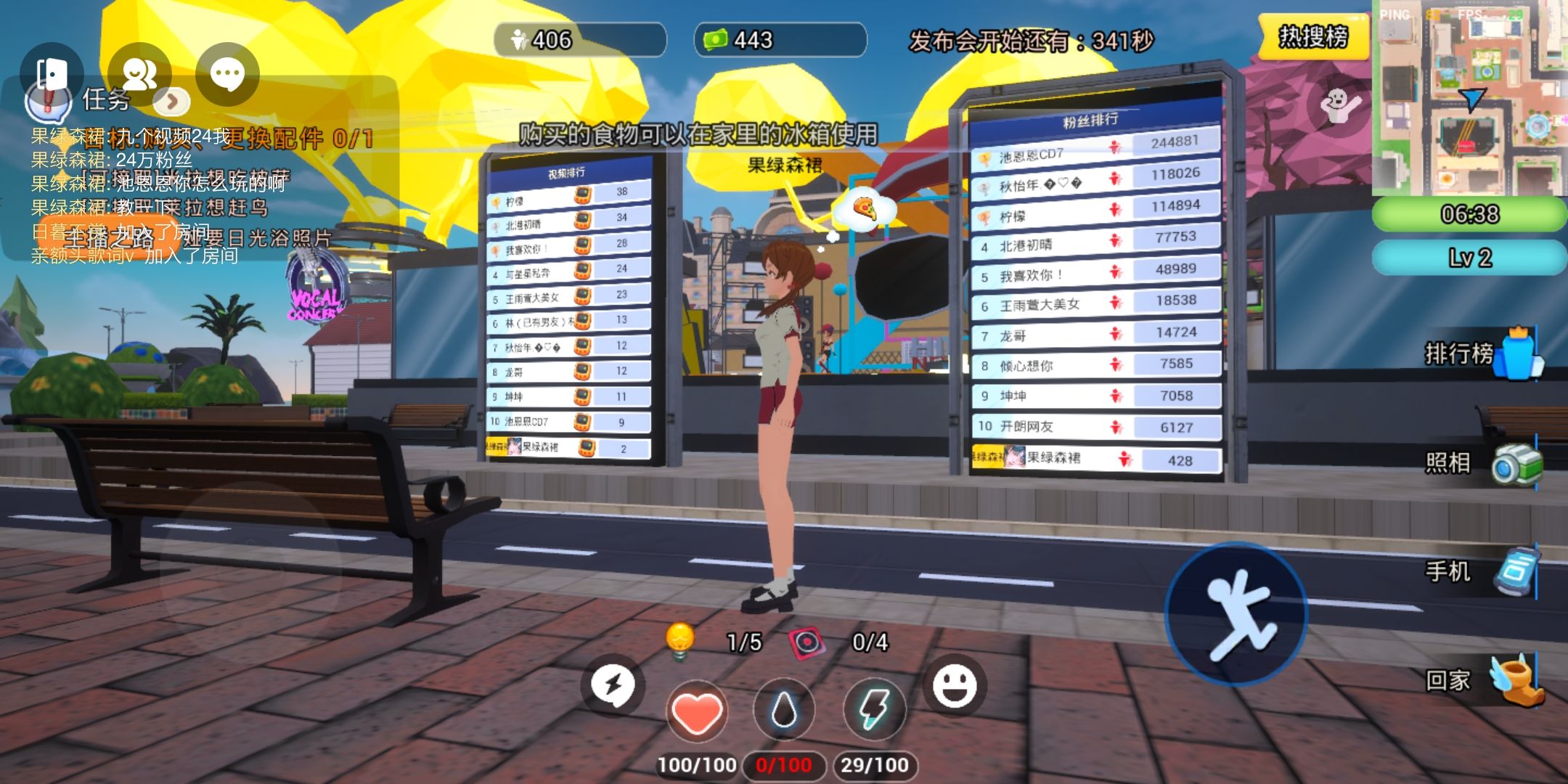Select the lightning bolt energy icon
Screen dimensions: 1568x784
click(874, 710)
